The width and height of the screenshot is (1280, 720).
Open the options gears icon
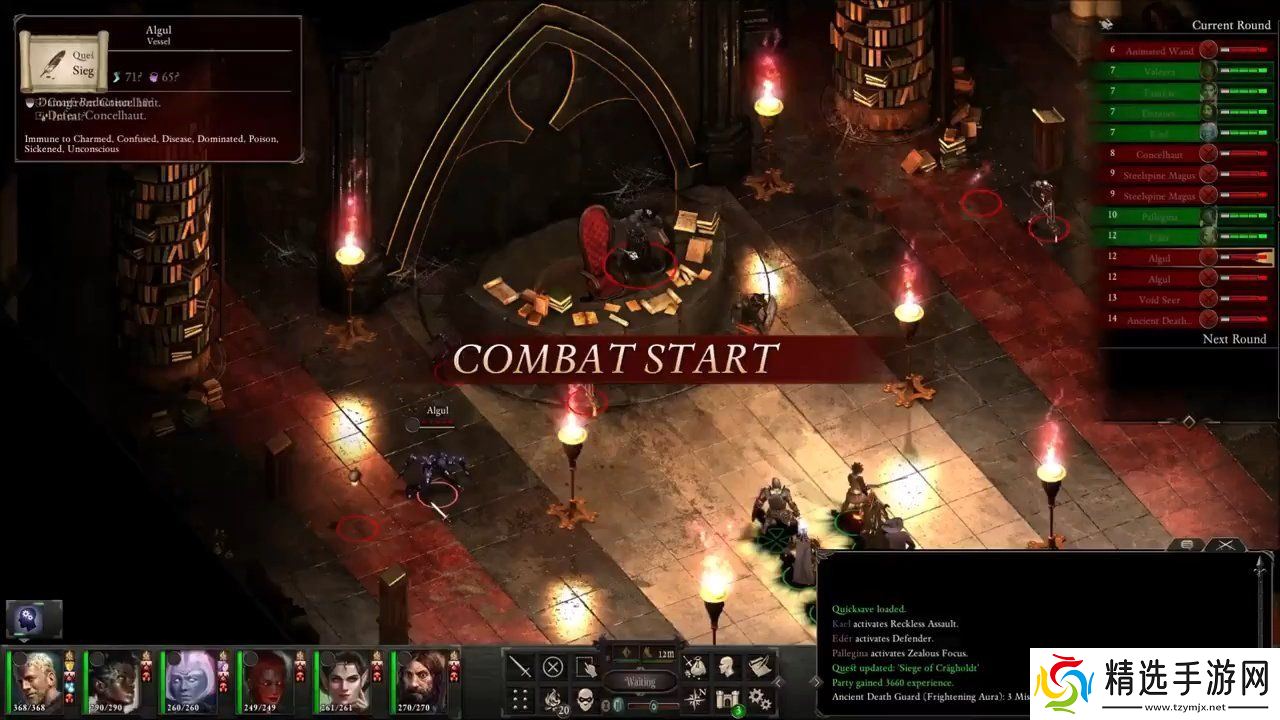[x=760, y=698]
